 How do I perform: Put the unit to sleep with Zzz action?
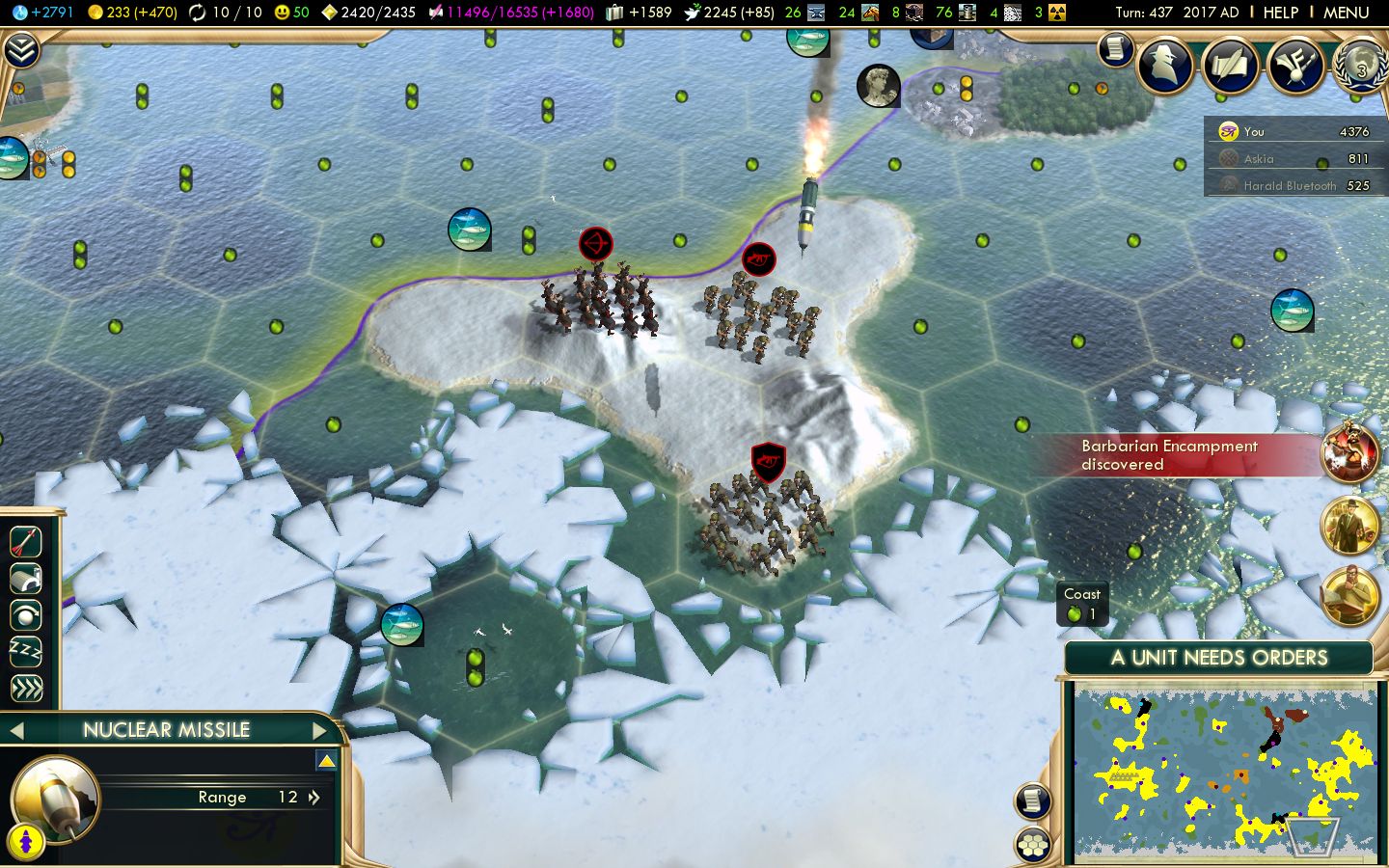pyautogui.click(x=24, y=653)
